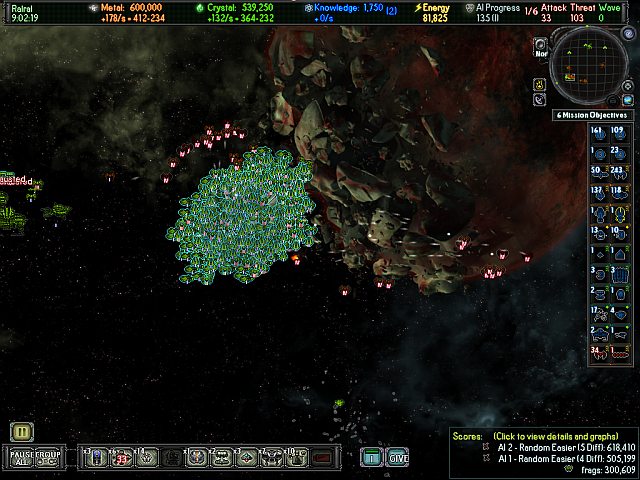640x480 pixels.
Task: Open the GIVE resources button
Action: coord(398,458)
